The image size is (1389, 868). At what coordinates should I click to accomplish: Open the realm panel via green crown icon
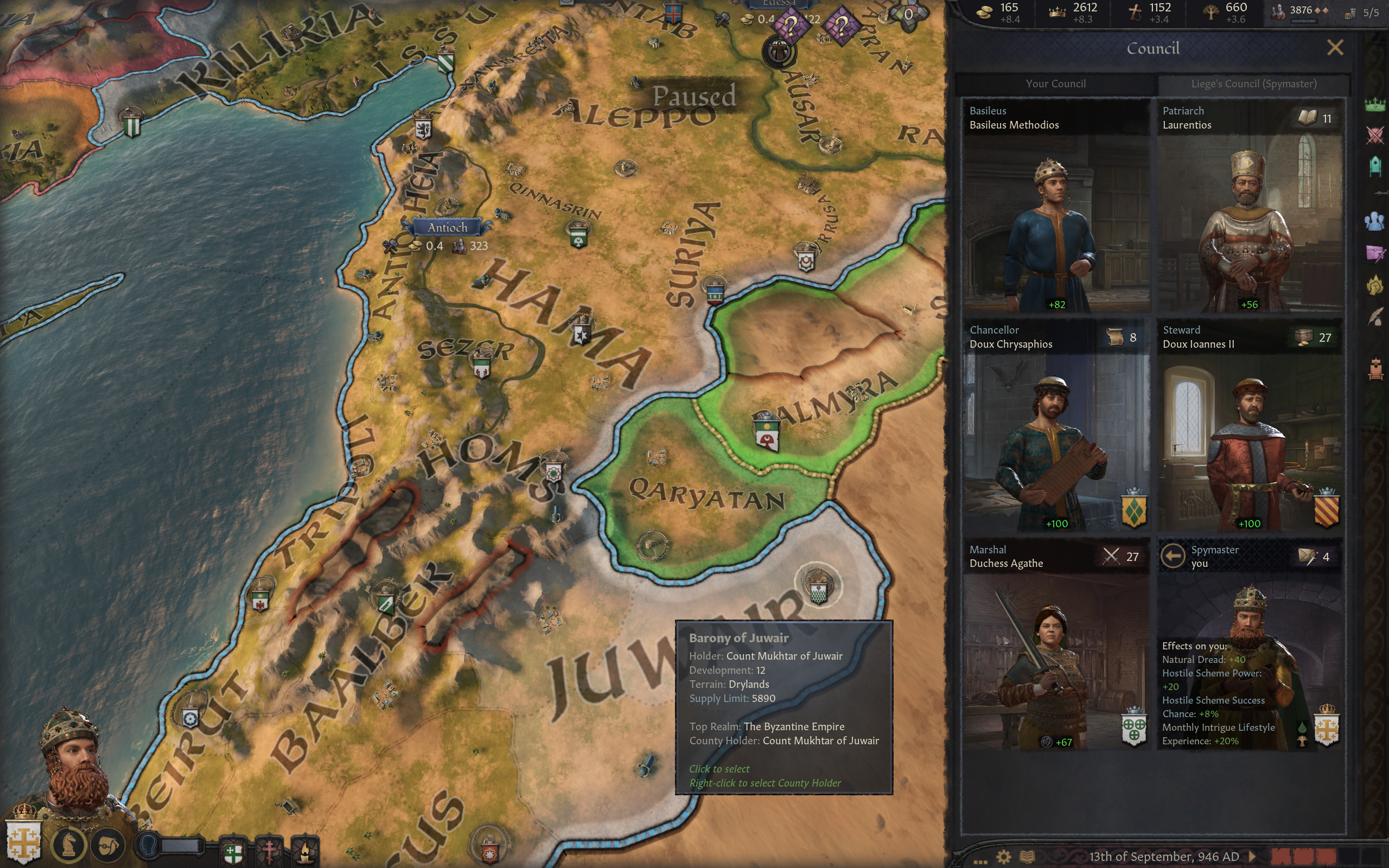point(1375,105)
